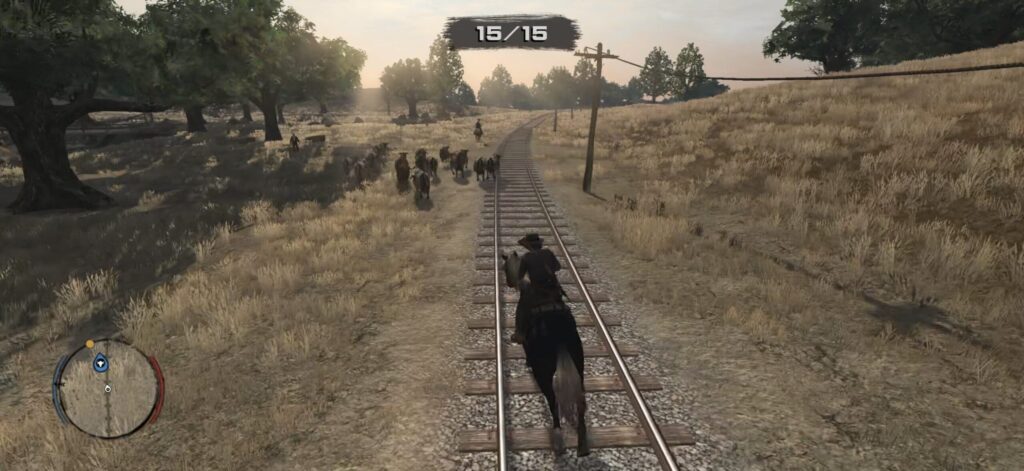Open the circular minimap

pyautogui.click(x=108, y=389)
